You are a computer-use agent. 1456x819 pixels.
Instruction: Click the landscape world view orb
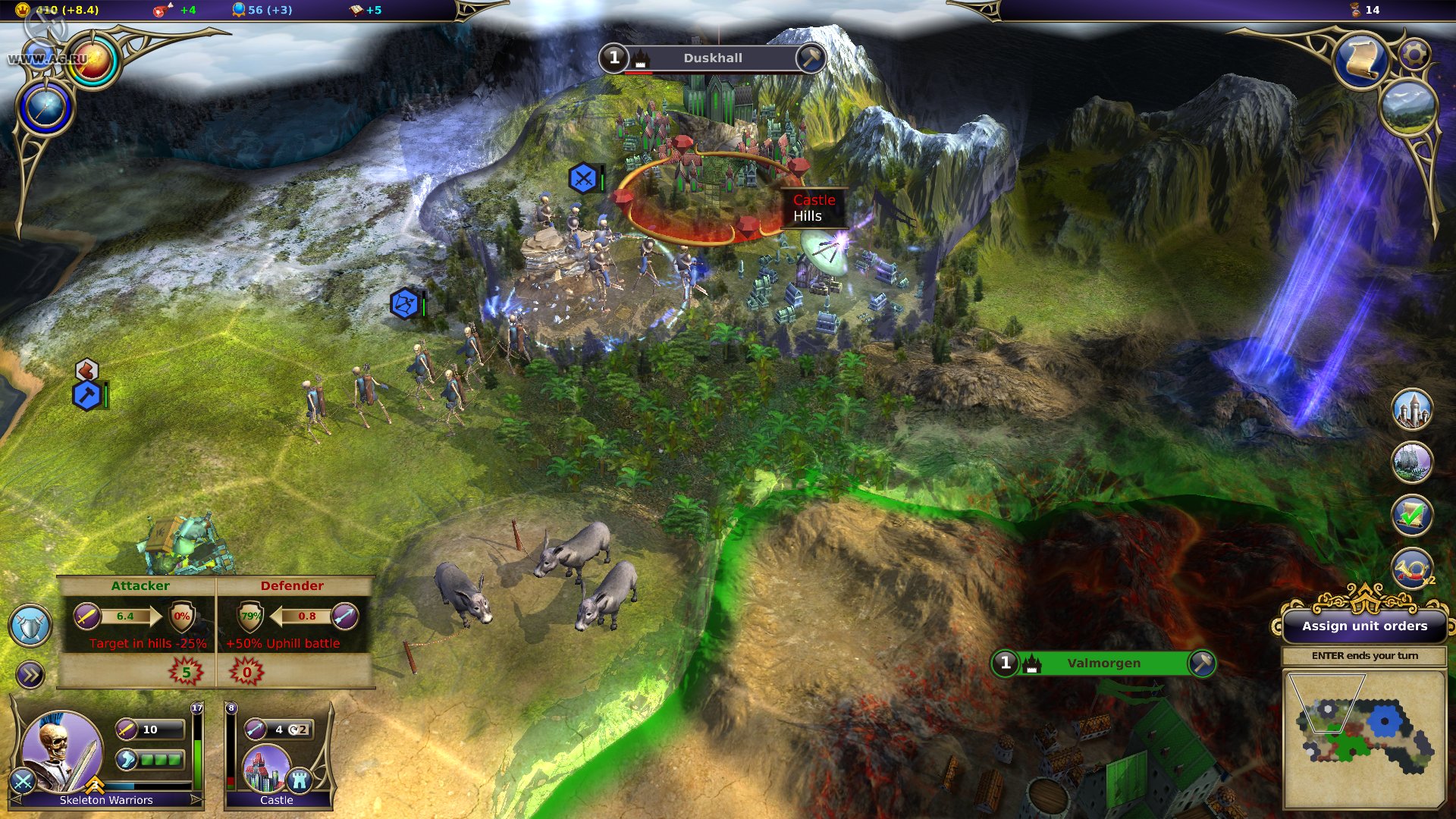1407,108
